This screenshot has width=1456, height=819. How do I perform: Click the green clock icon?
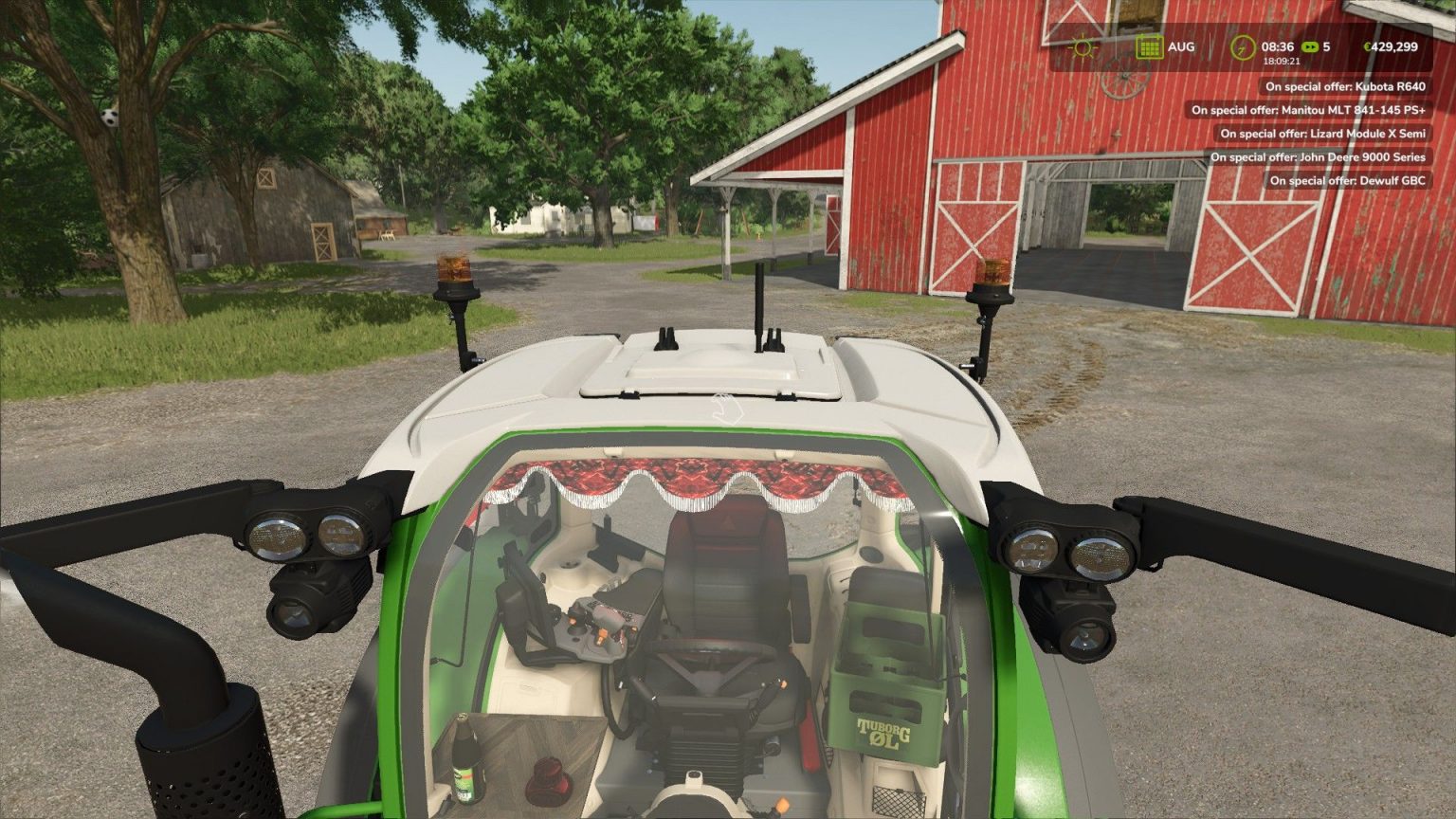[1242, 47]
